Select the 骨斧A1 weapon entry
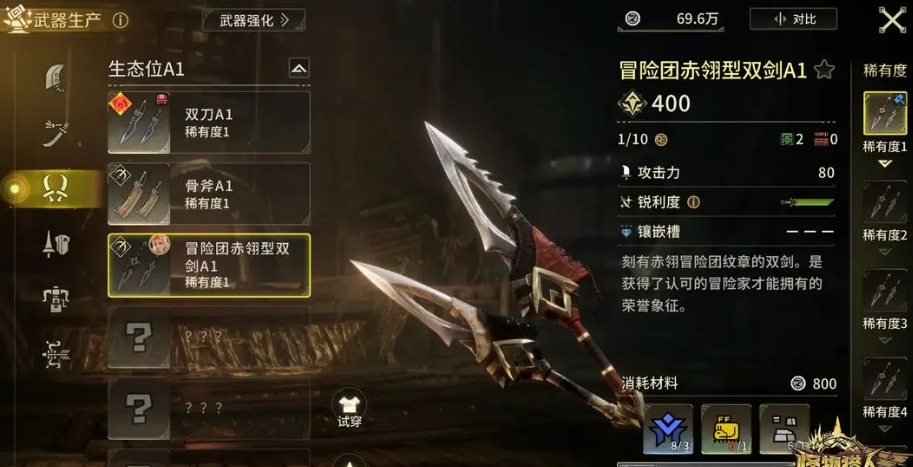The height and width of the screenshot is (467, 913). coord(209,193)
